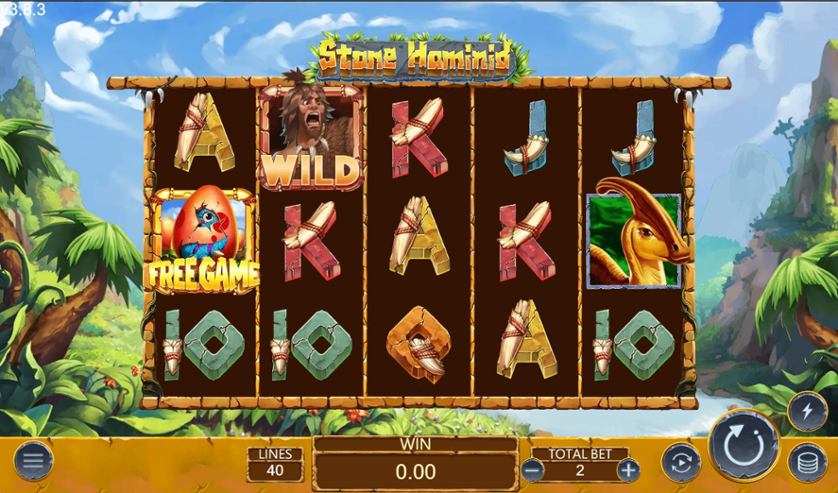Open the hamburger menu

tap(33, 461)
